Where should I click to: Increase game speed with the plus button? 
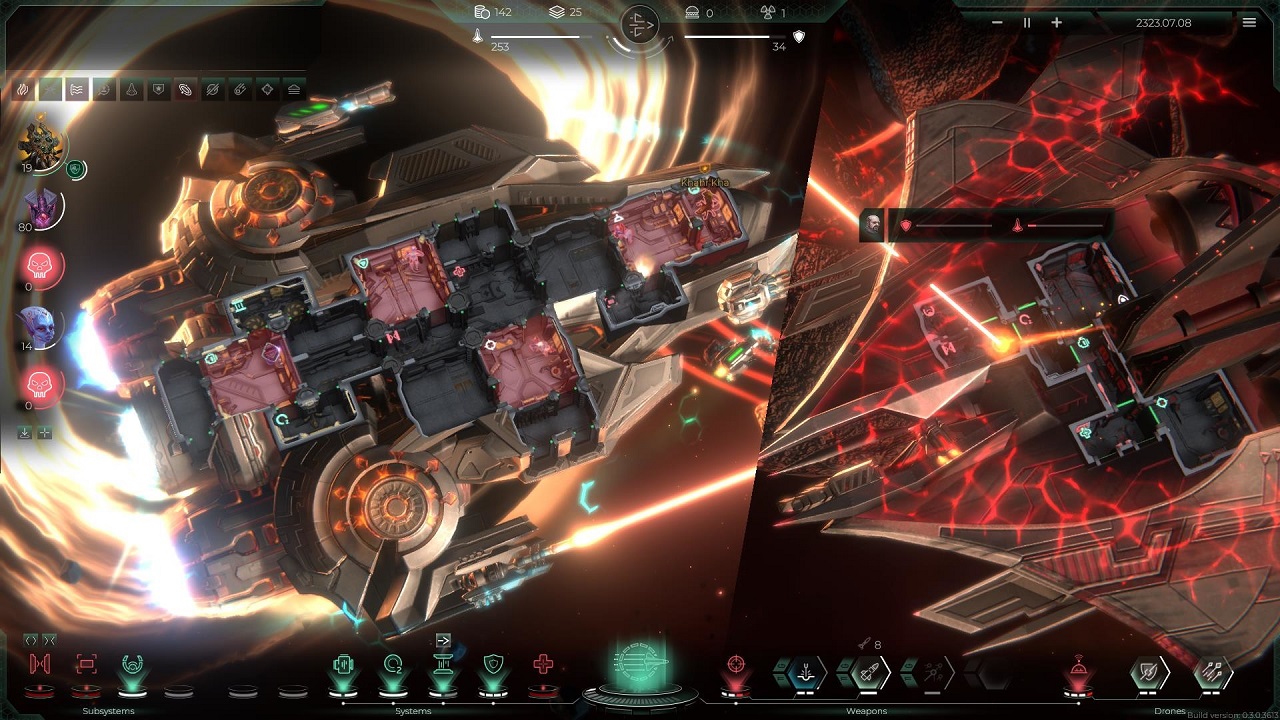(1055, 22)
